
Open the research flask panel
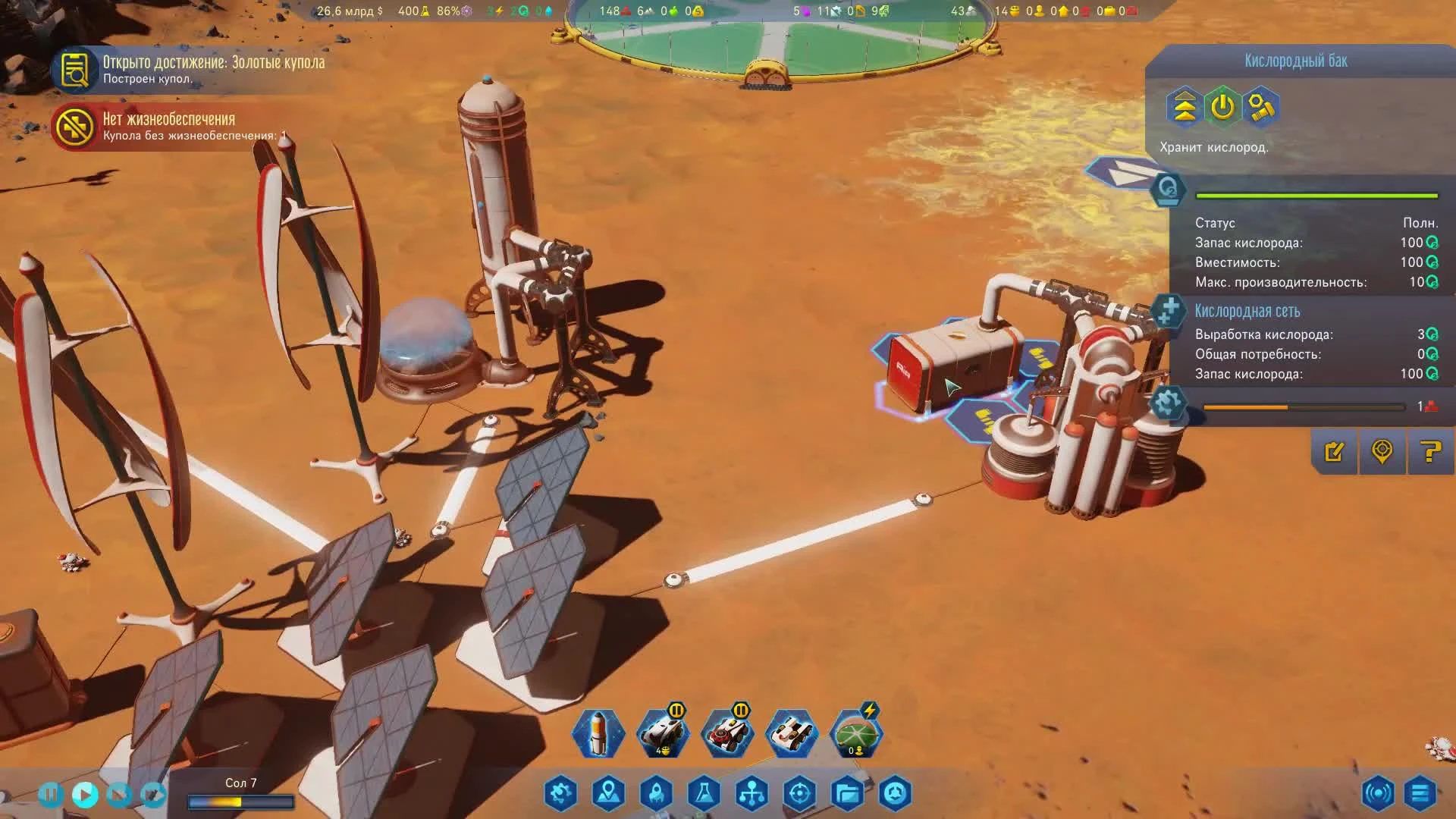click(x=705, y=792)
